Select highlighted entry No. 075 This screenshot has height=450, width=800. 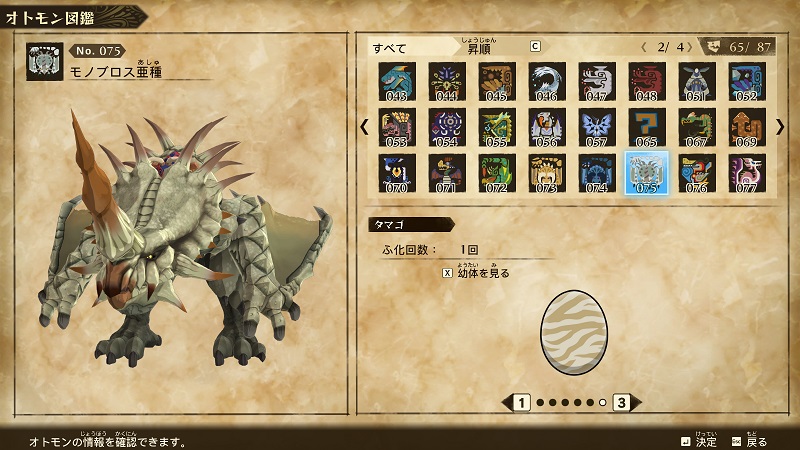coord(646,172)
